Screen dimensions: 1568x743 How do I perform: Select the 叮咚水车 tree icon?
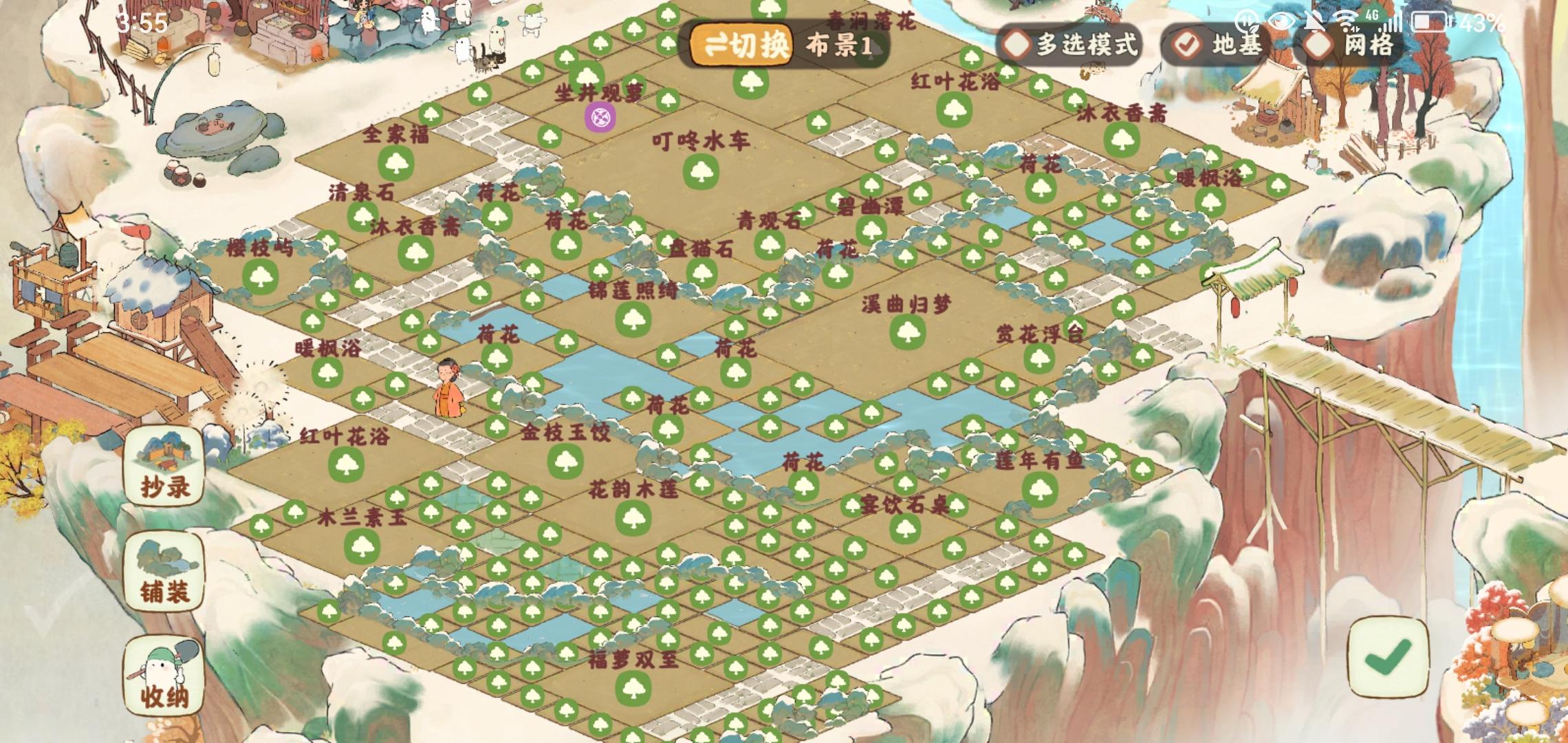[x=703, y=172]
